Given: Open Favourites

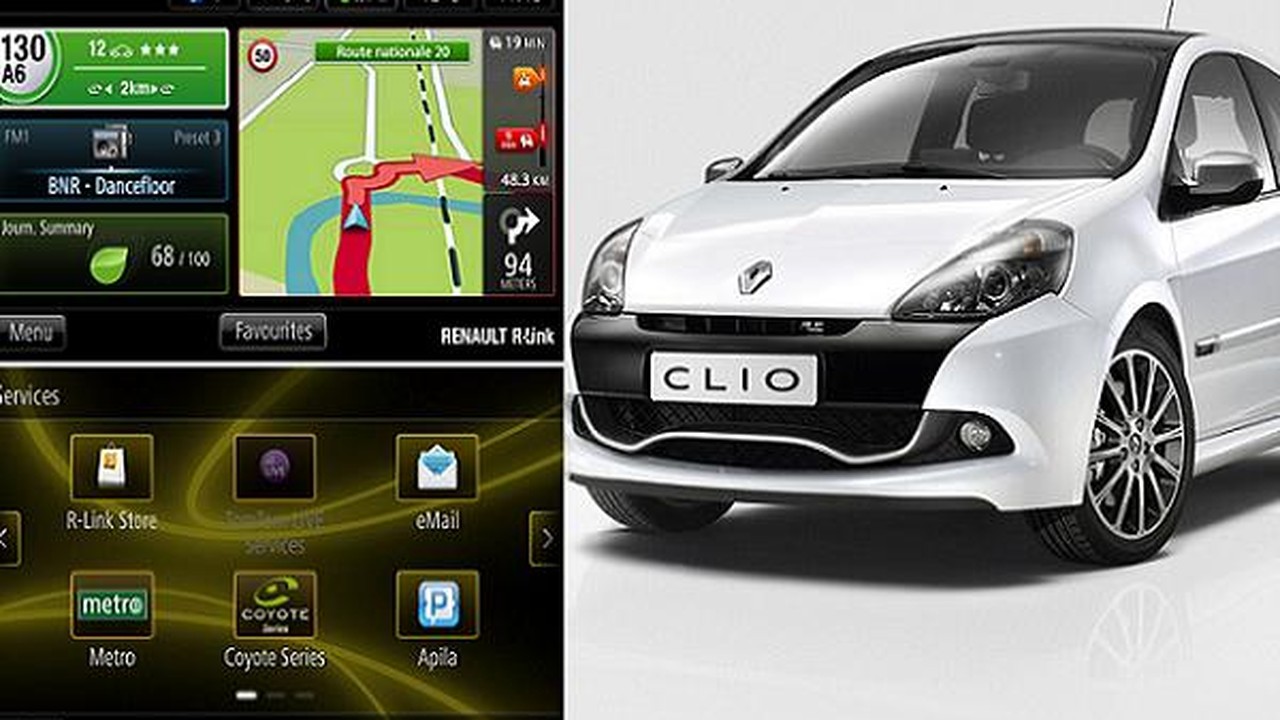Looking at the screenshot, I should [x=272, y=330].
